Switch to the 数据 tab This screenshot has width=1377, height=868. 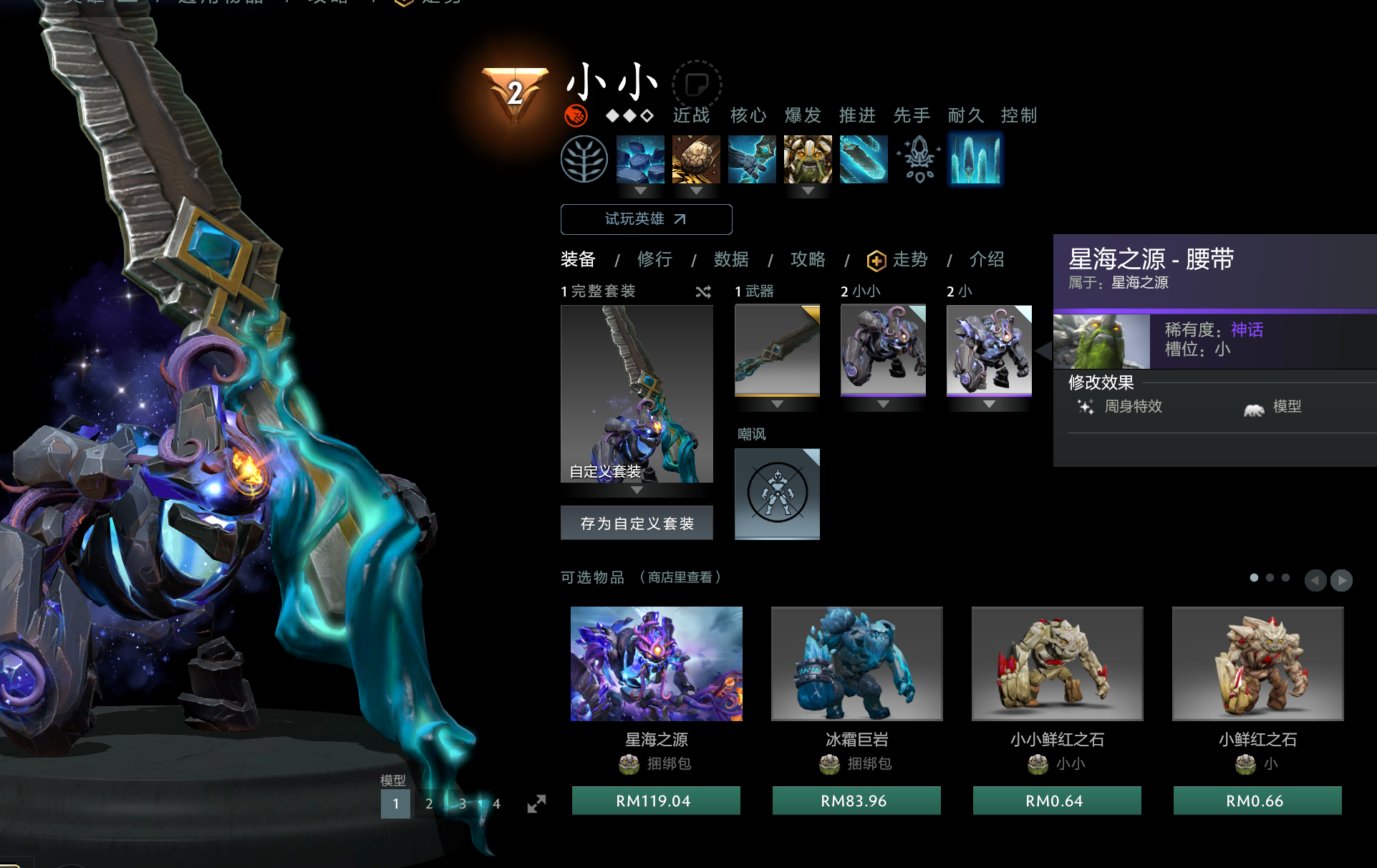pyautogui.click(x=732, y=260)
